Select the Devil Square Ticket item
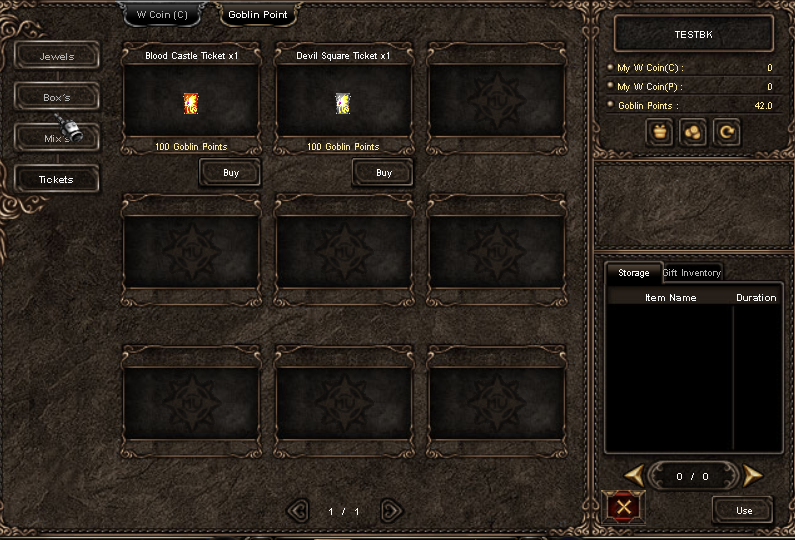Viewport: 795px width, 540px height. point(343,103)
